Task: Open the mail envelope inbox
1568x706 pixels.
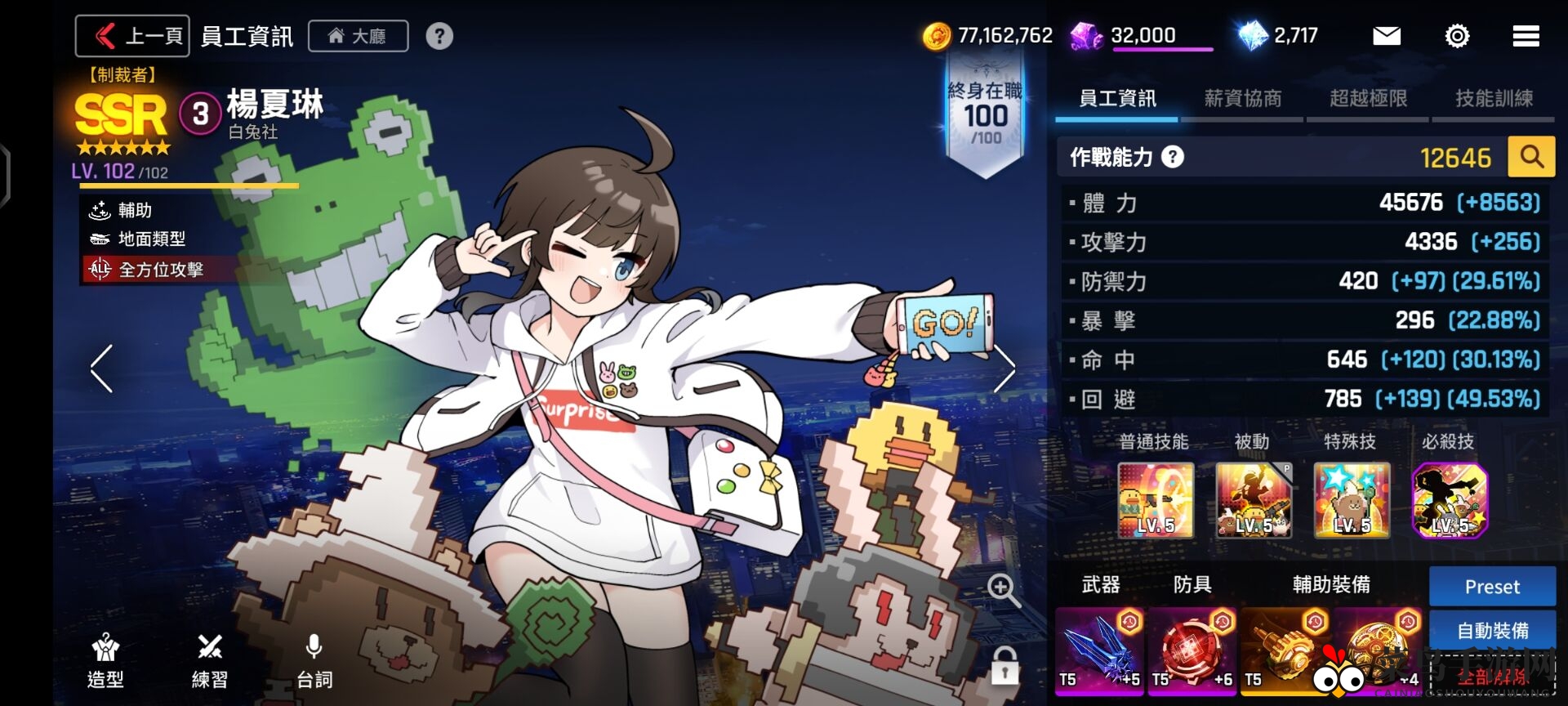Action: [1386, 36]
